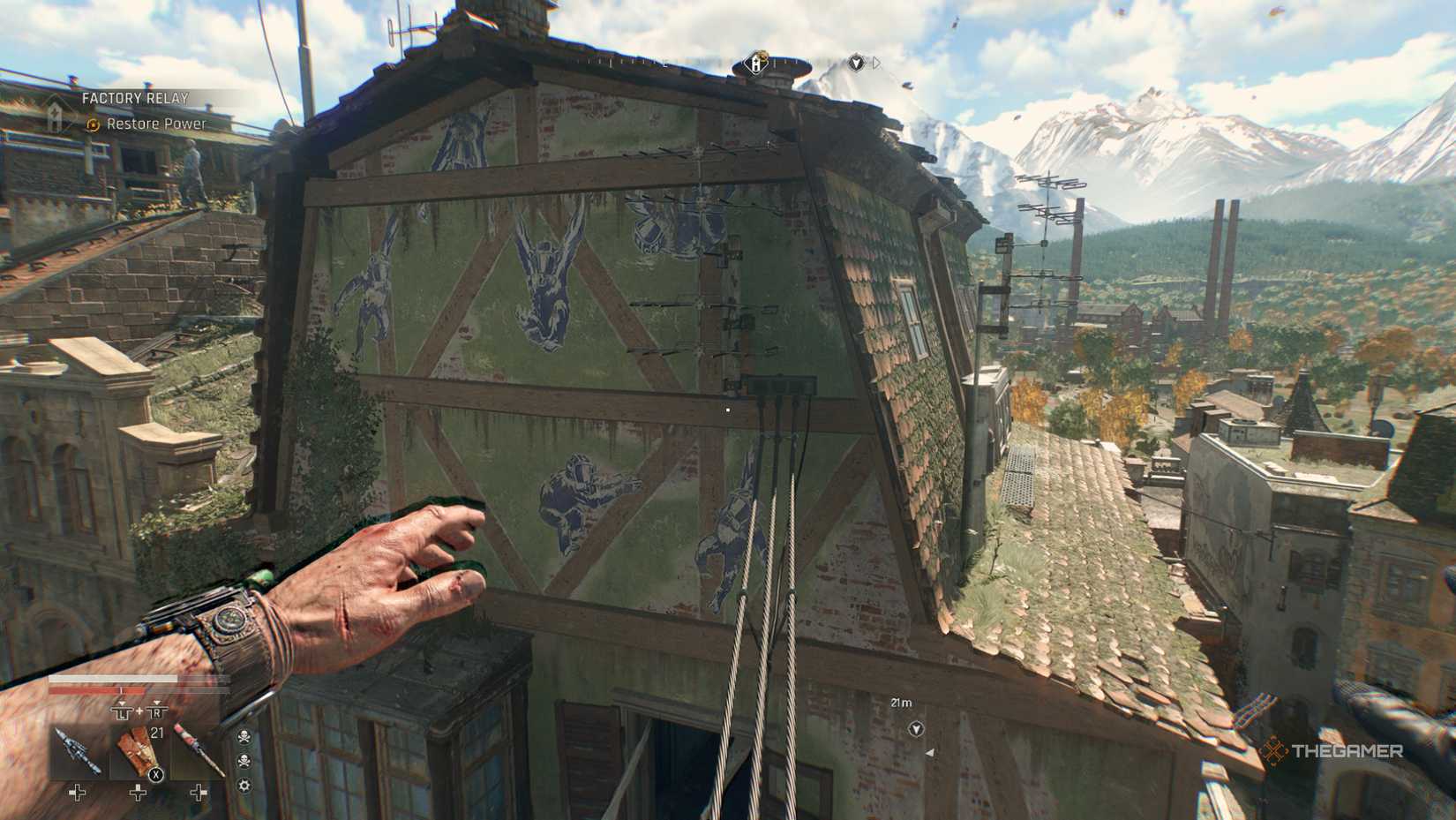Click the gear status icon

244,785
